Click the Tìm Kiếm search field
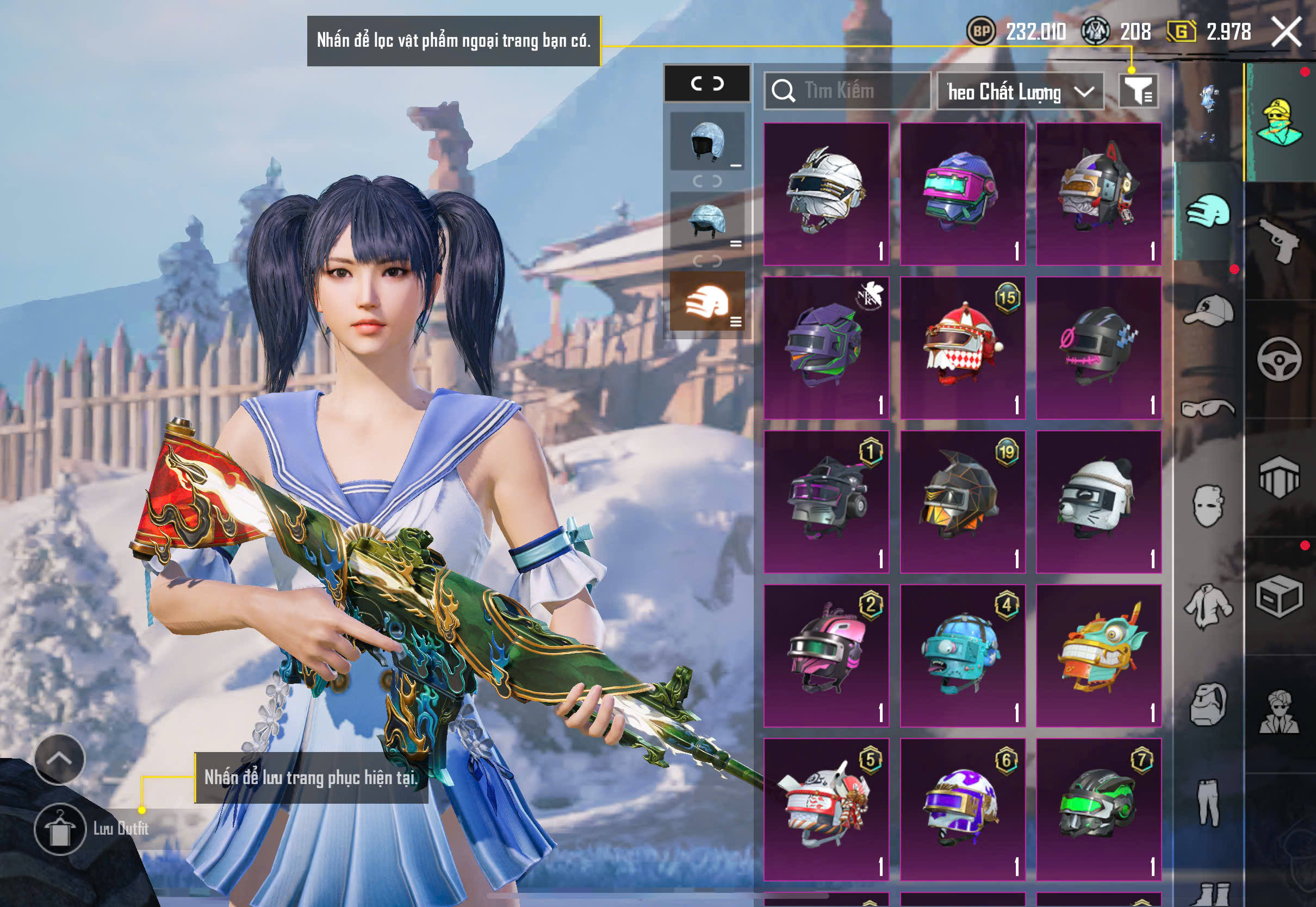The width and height of the screenshot is (1316, 907). [x=847, y=91]
